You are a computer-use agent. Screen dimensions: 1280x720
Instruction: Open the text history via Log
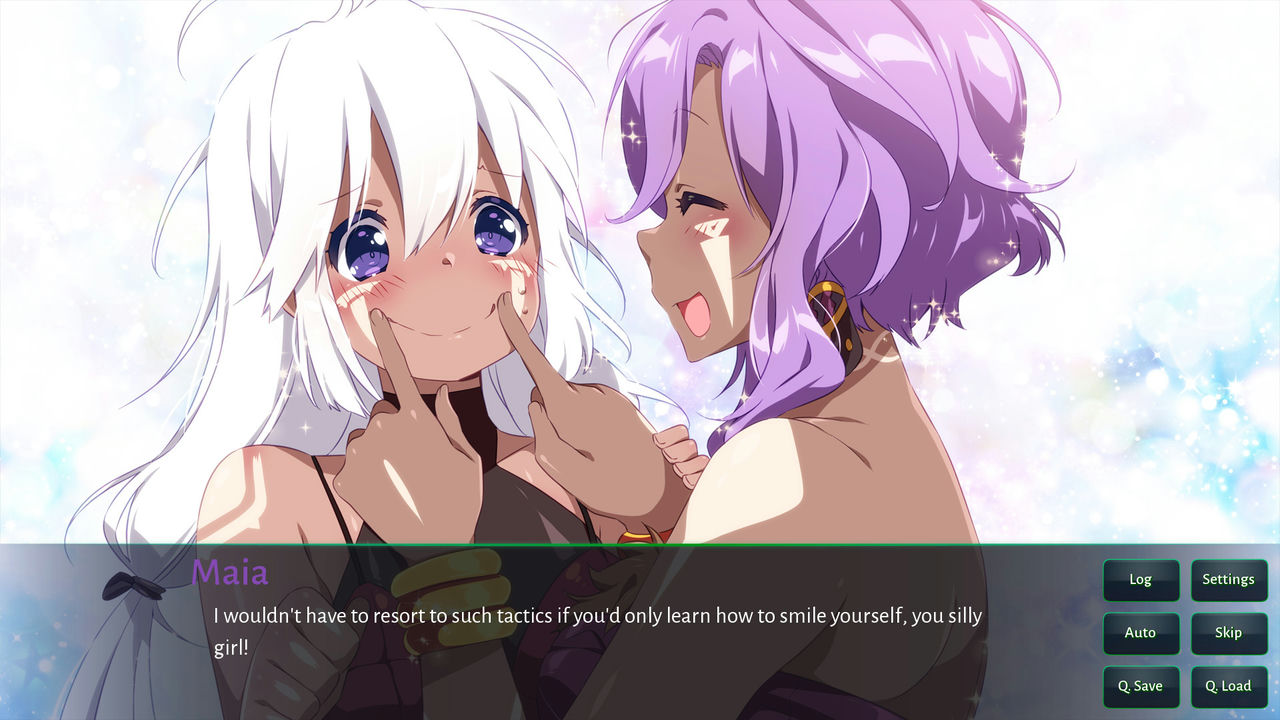1140,580
